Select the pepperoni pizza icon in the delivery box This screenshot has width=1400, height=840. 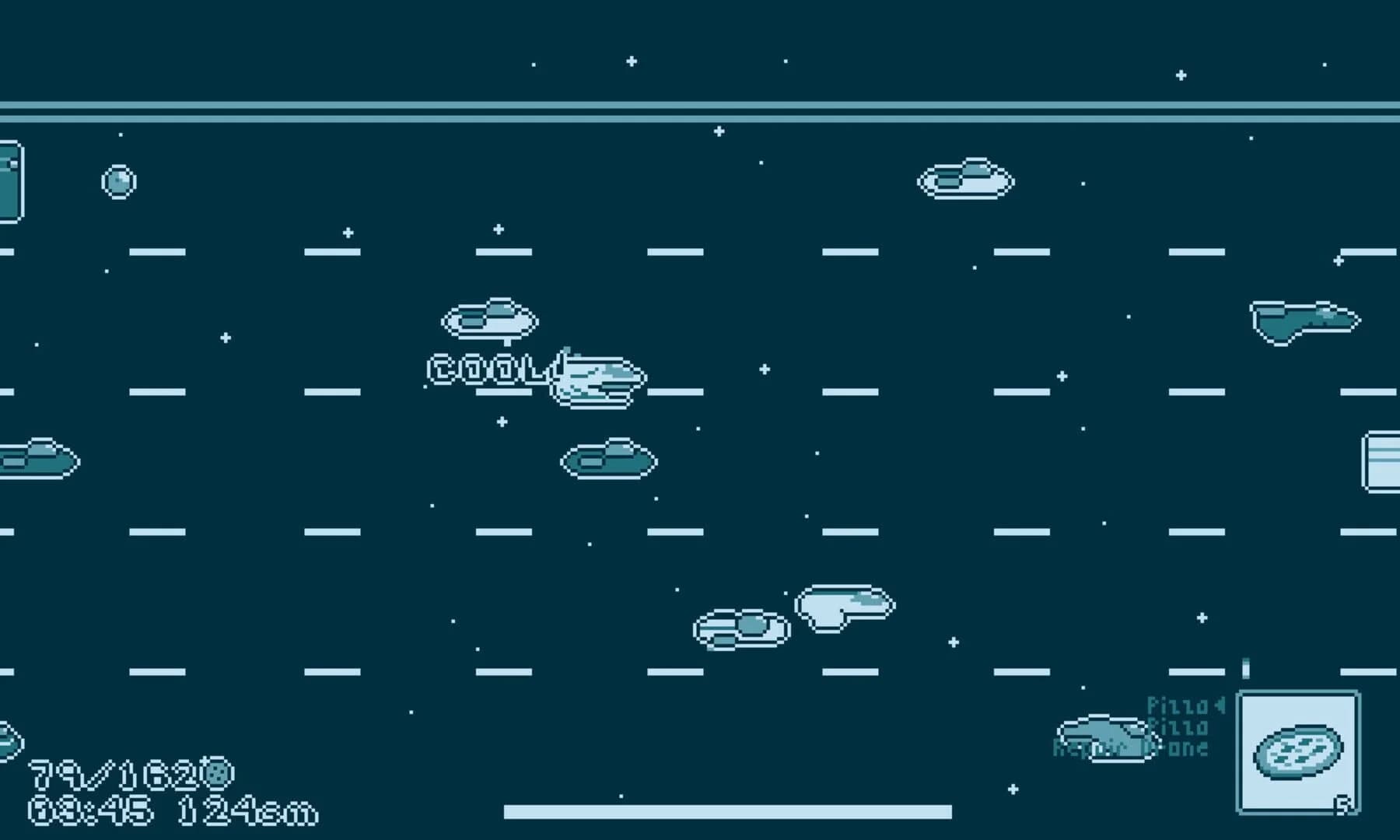pos(1297,752)
